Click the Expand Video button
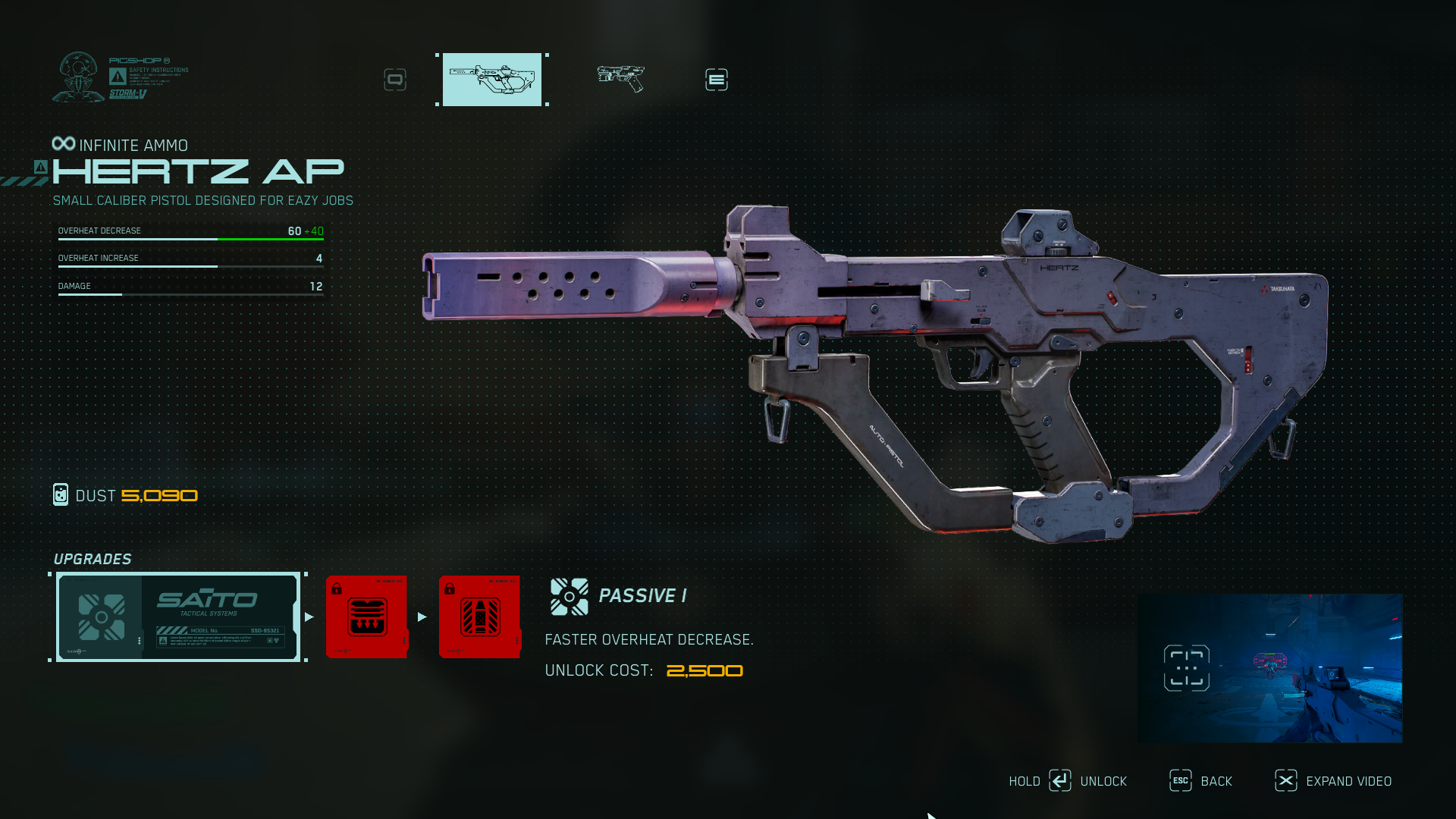This screenshot has width=1456, height=819. [x=1348, y=781]
